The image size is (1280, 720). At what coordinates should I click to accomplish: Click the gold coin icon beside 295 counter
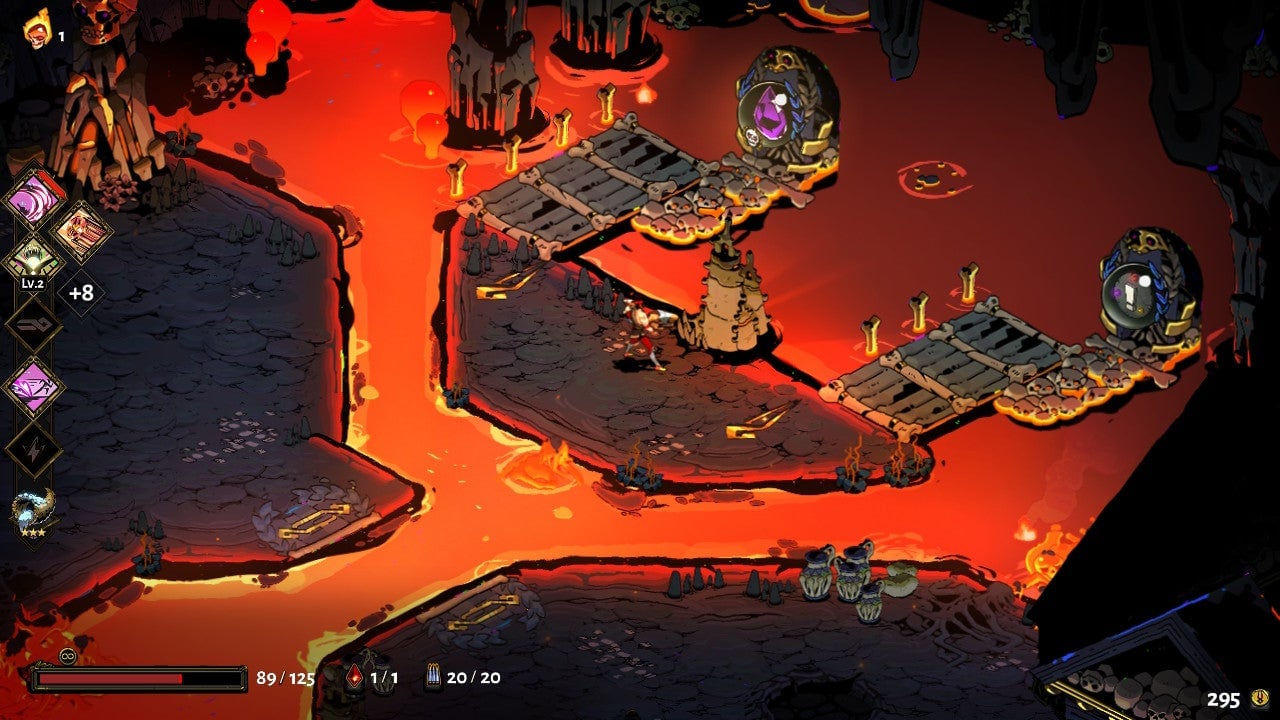(1260, 697)
